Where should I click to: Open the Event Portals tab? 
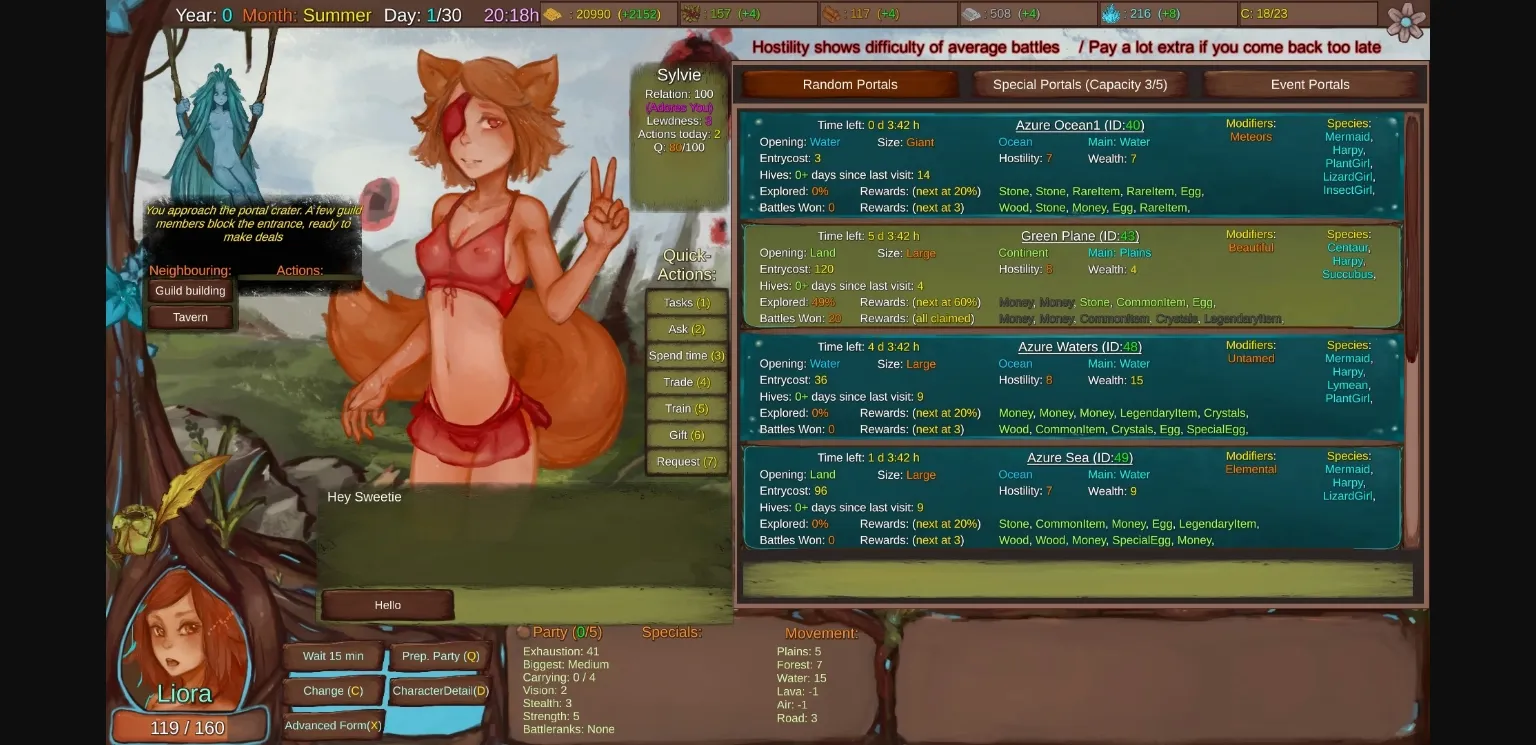[x=1310, y=84]
